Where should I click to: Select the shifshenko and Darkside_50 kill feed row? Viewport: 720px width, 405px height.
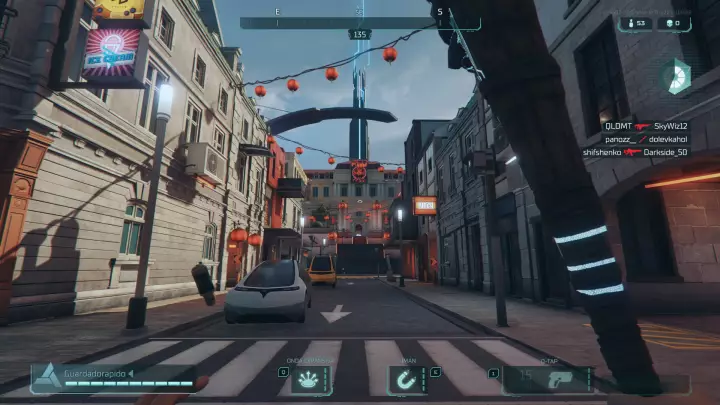(637, 152)
